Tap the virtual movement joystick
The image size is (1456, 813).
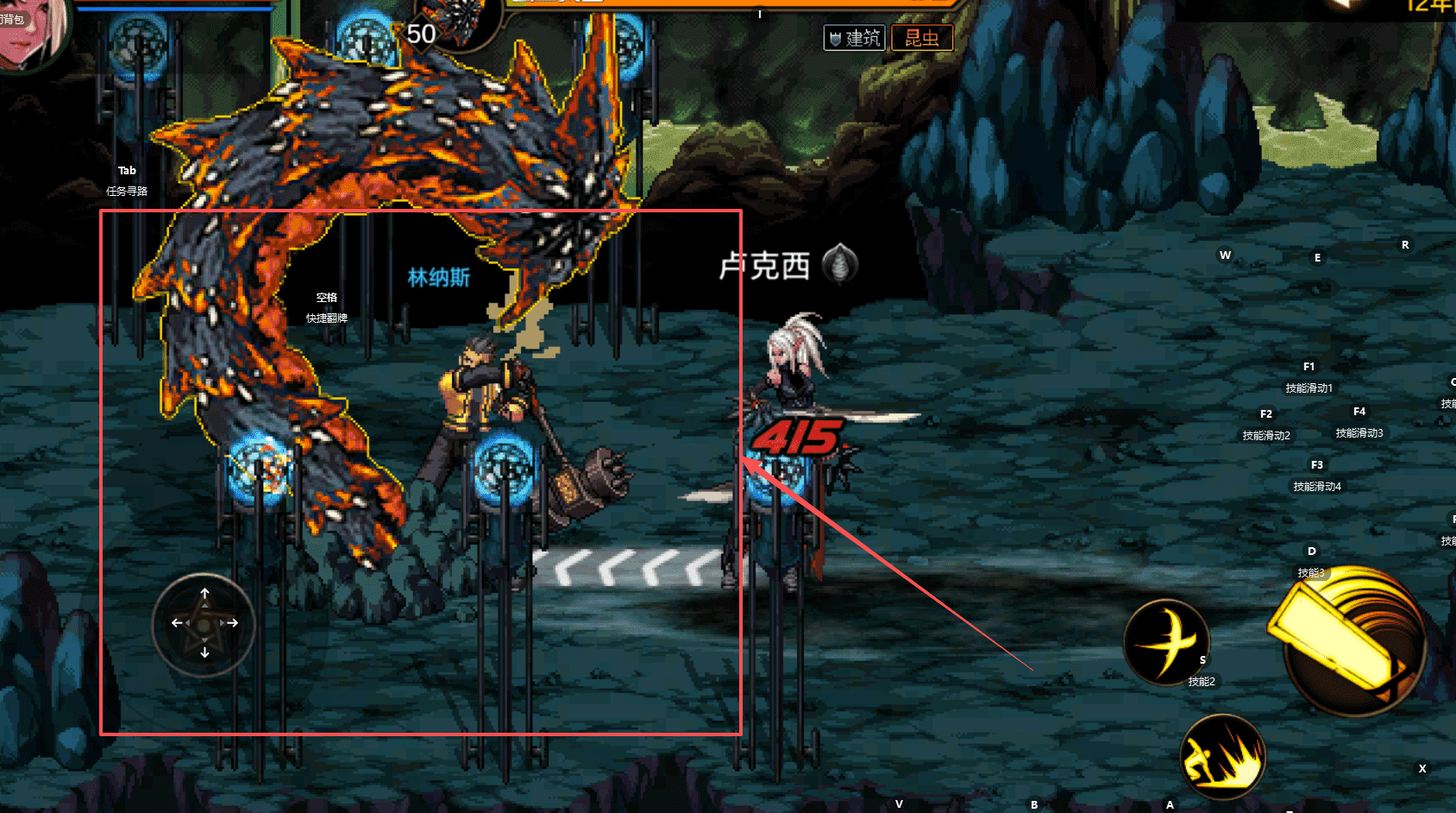pyautogui.click(x=204, y=624)
